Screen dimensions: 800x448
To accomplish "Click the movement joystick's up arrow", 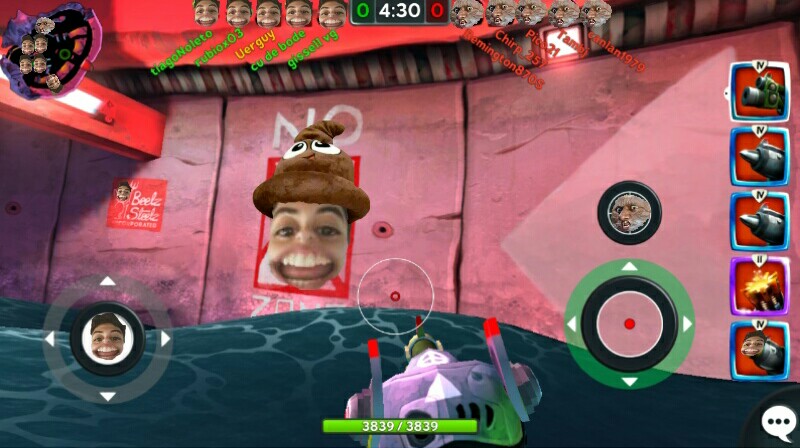I will click(x=107, y=281).
